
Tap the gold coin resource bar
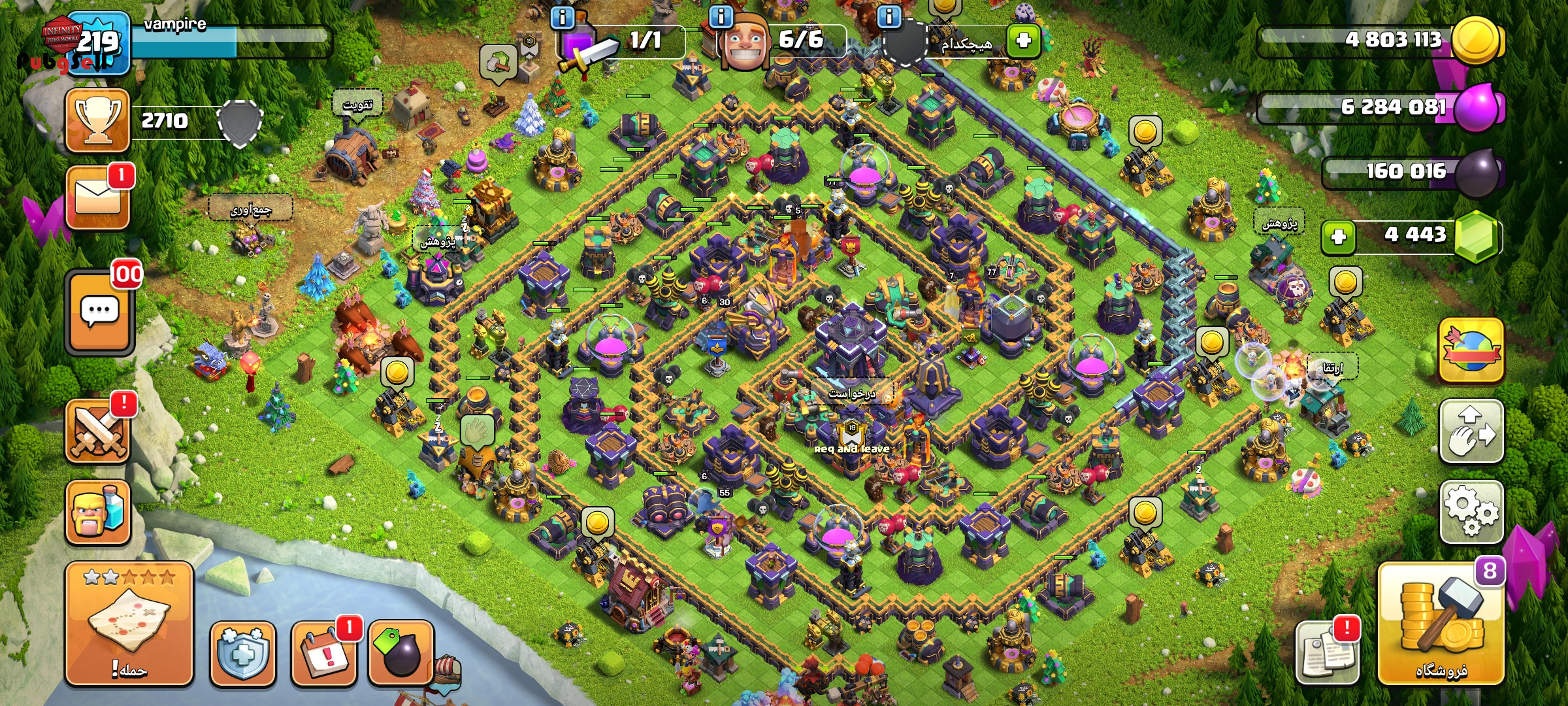pyautogui.click(x=1379, y=41)
